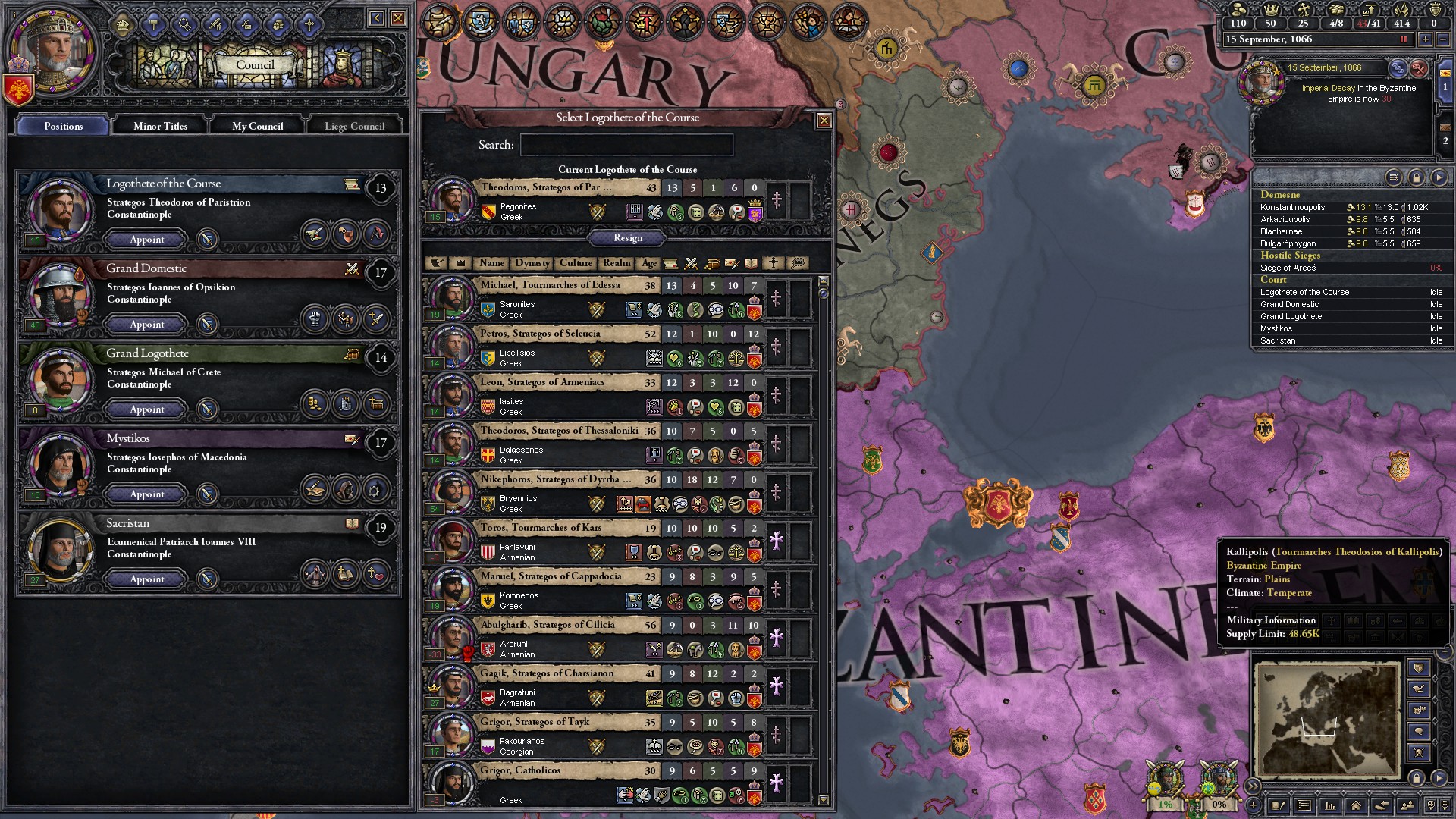This screenshot has height=819, width=1456.
Task: Click the crossed swords icon beside Grand Domestic
Action: tap(352, 269)
